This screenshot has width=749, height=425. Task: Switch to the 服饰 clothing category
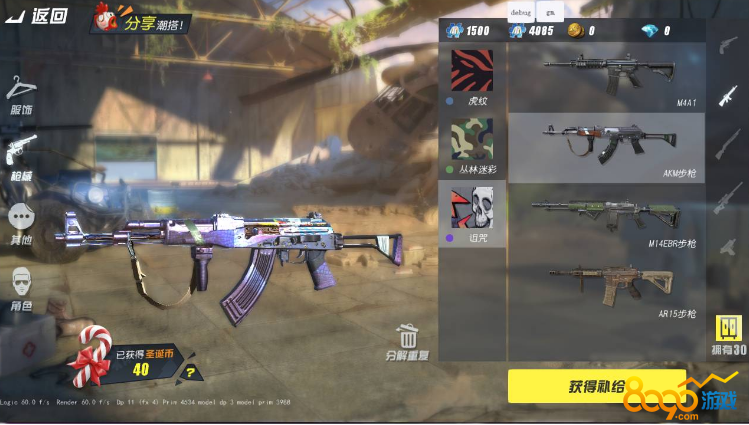coord(21,96)
